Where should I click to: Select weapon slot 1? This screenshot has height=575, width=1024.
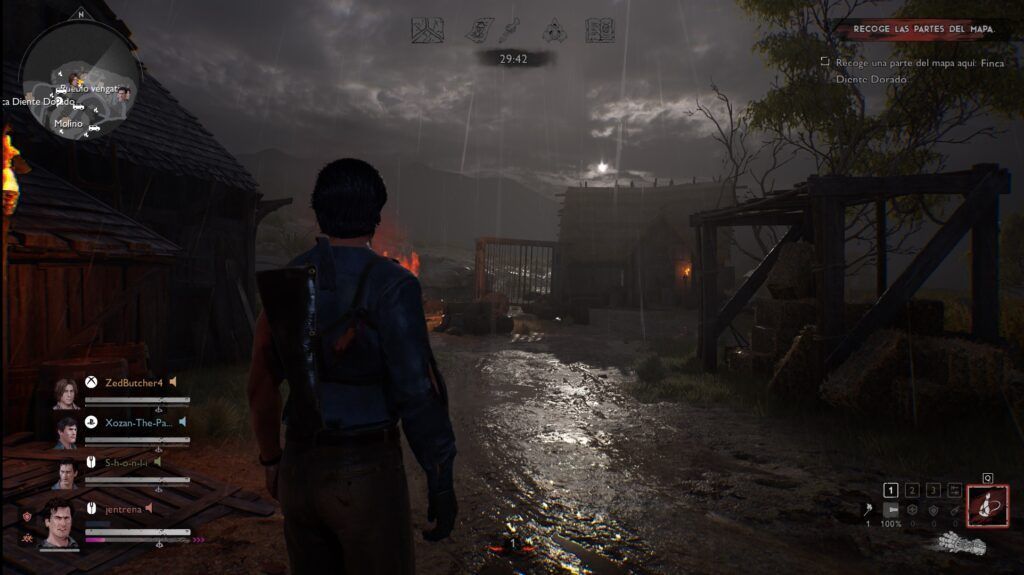891,490
